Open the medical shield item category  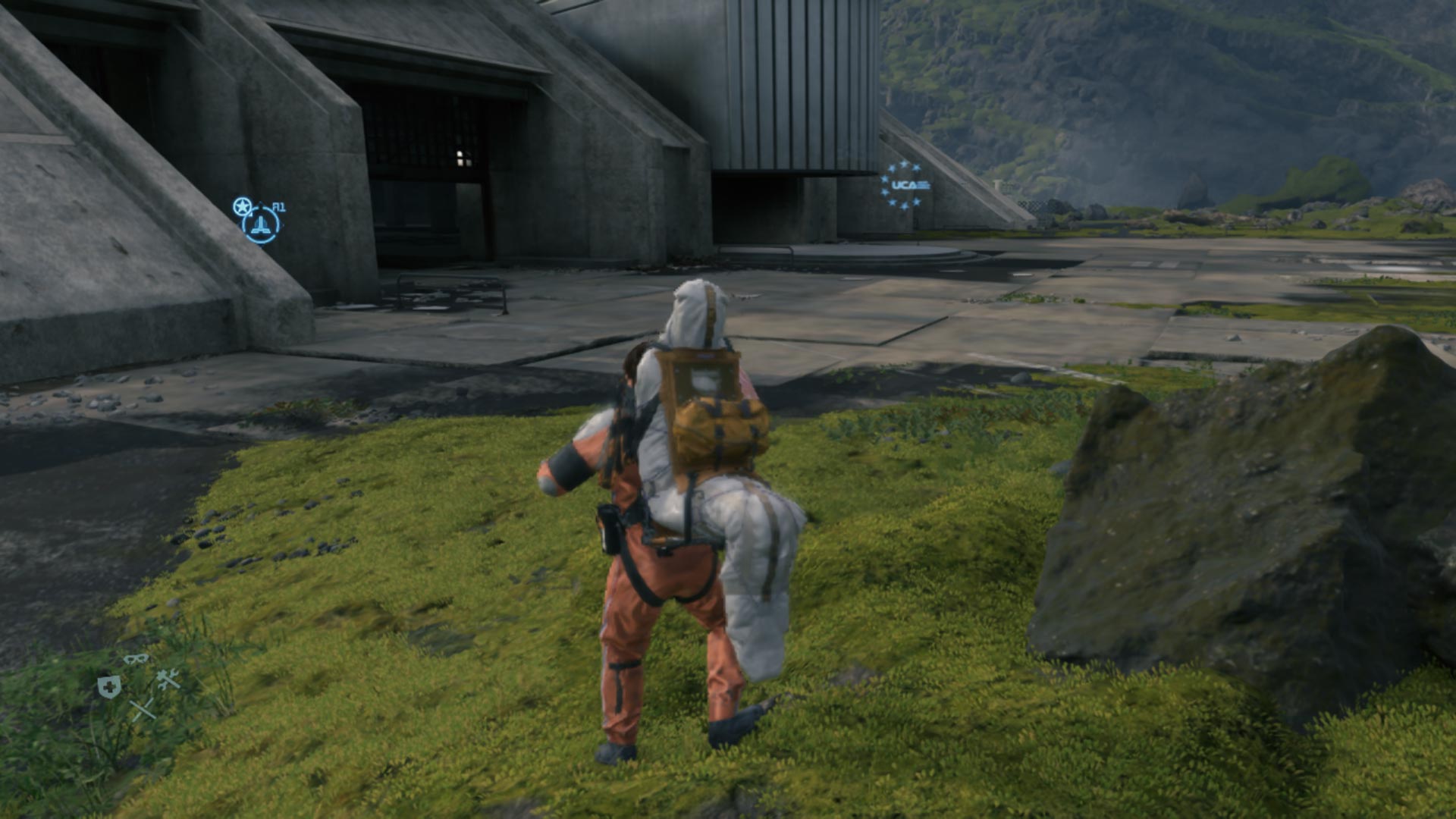(109, 688)
